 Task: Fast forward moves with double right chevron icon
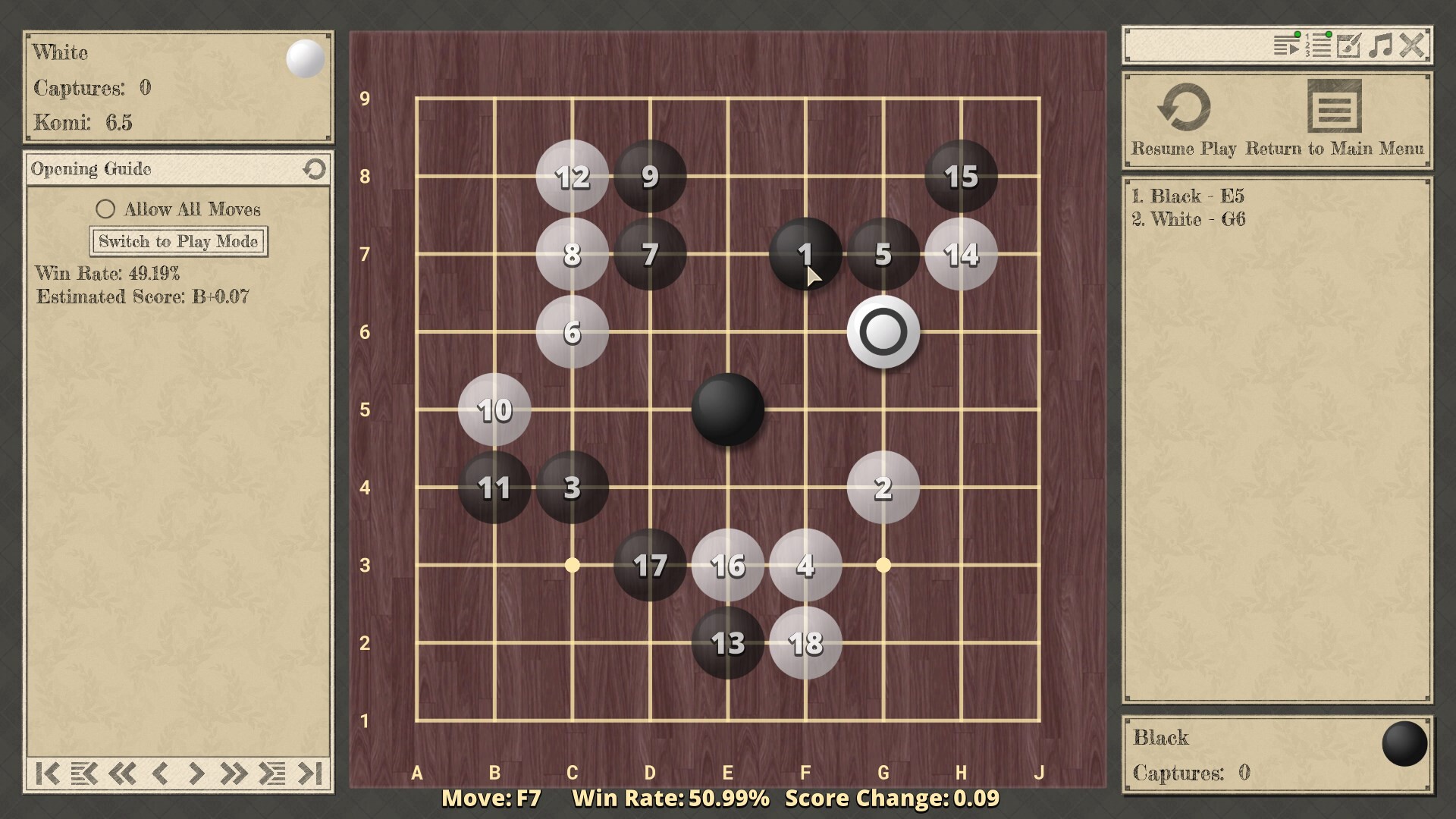point(234,775)
